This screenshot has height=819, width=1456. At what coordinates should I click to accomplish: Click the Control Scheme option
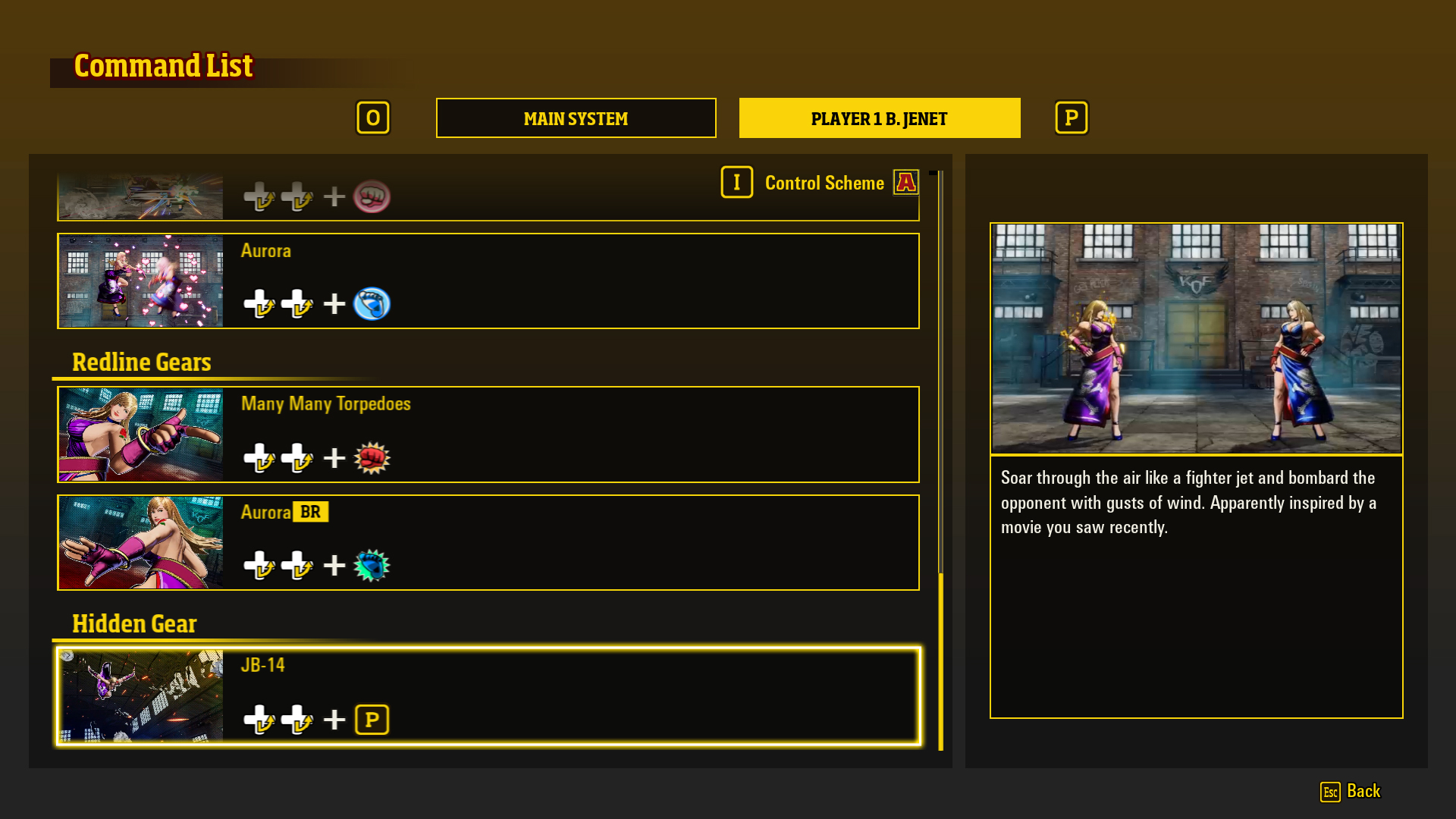coord(824,182)
